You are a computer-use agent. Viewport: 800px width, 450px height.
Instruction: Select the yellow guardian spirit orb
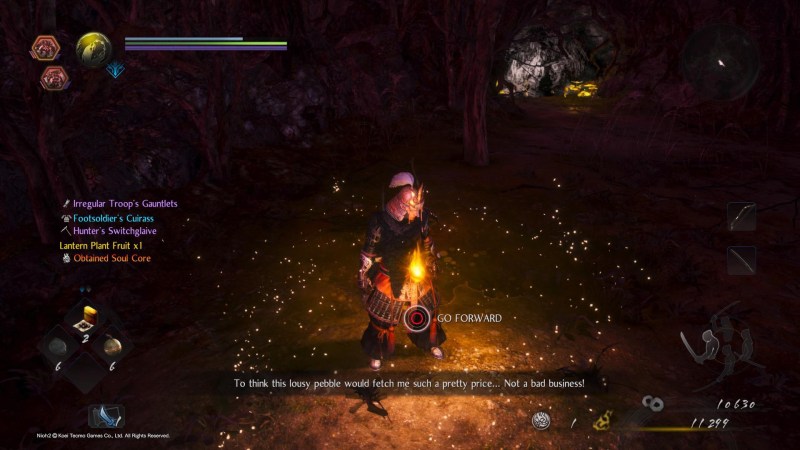pyautogui.click(x=94, y=47)
